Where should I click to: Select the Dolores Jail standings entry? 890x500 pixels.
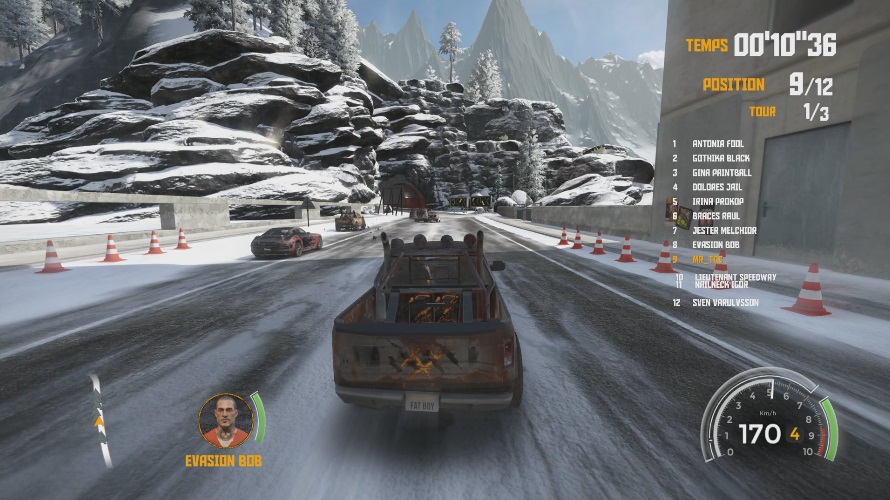[718, 187]
